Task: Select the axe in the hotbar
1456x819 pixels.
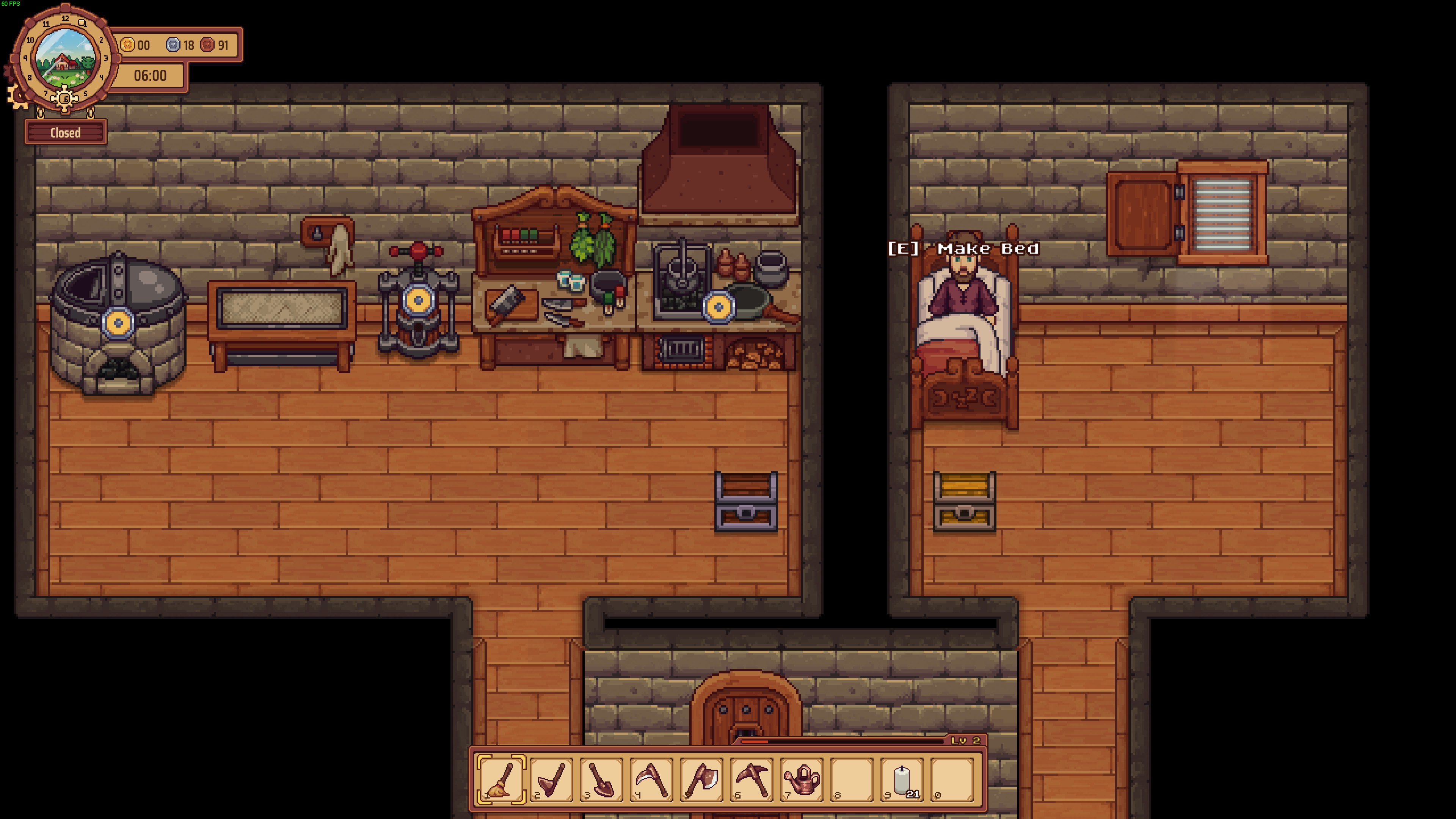Action: click(701, 780)
